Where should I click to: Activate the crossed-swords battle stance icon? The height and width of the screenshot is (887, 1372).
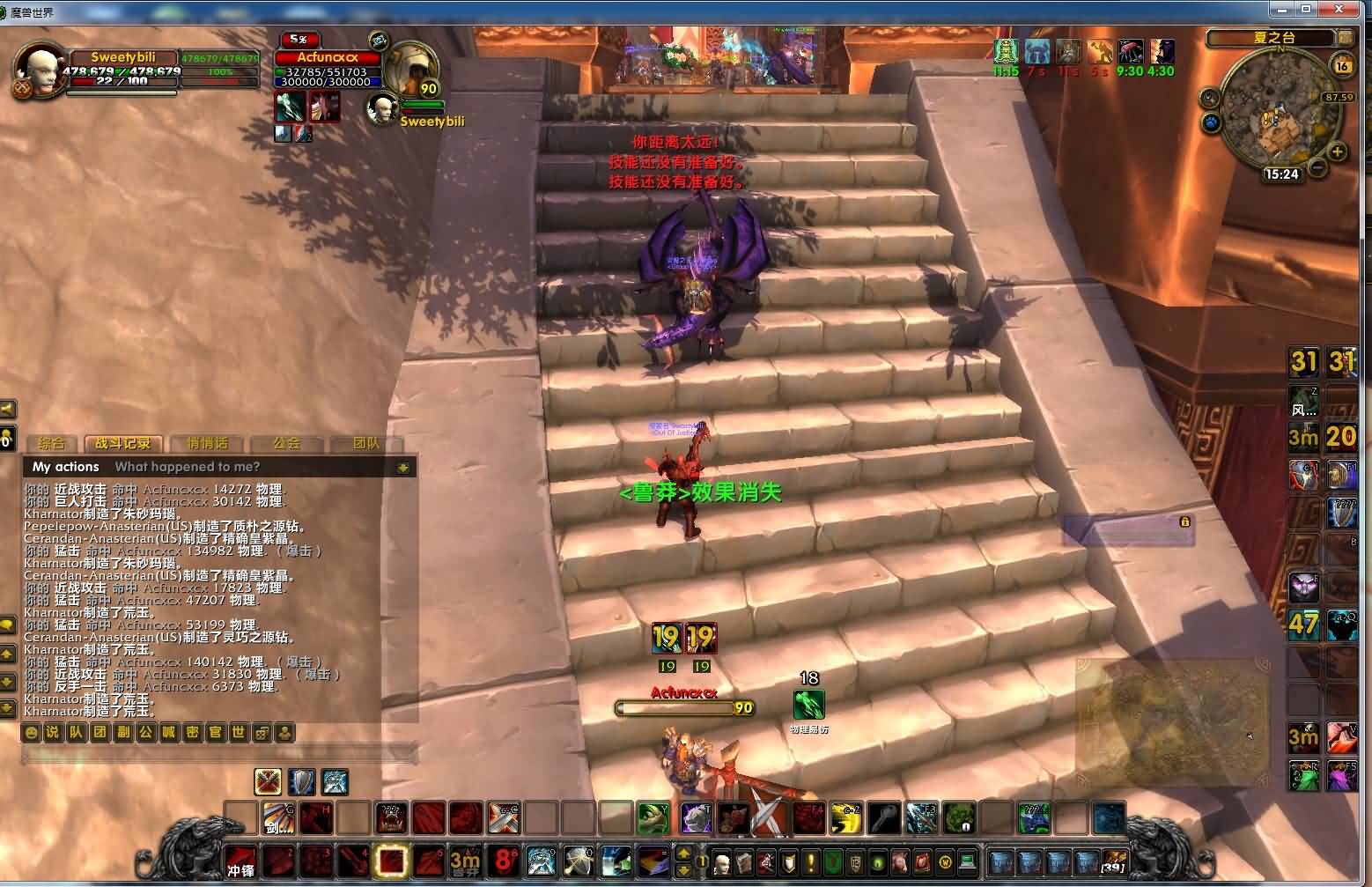[x=268, y=780]
